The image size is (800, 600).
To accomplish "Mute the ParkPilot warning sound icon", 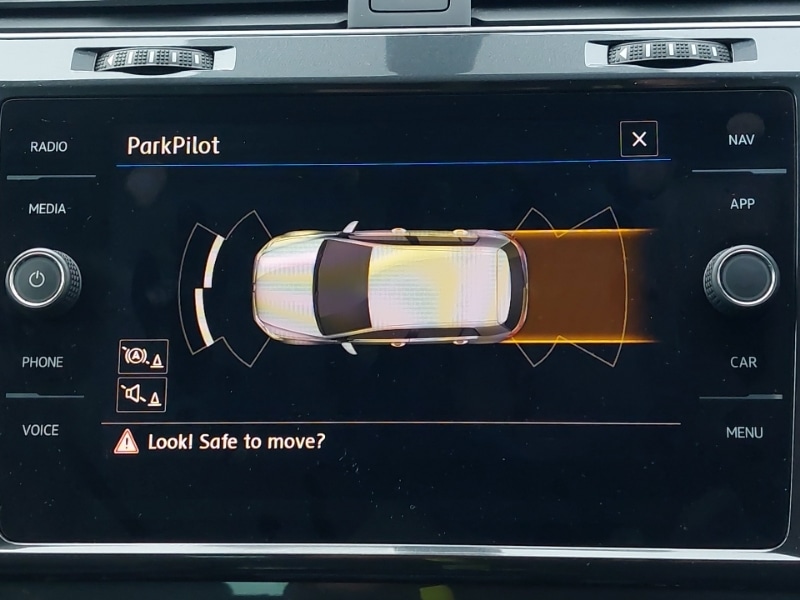I will click(x=142, y=394).
